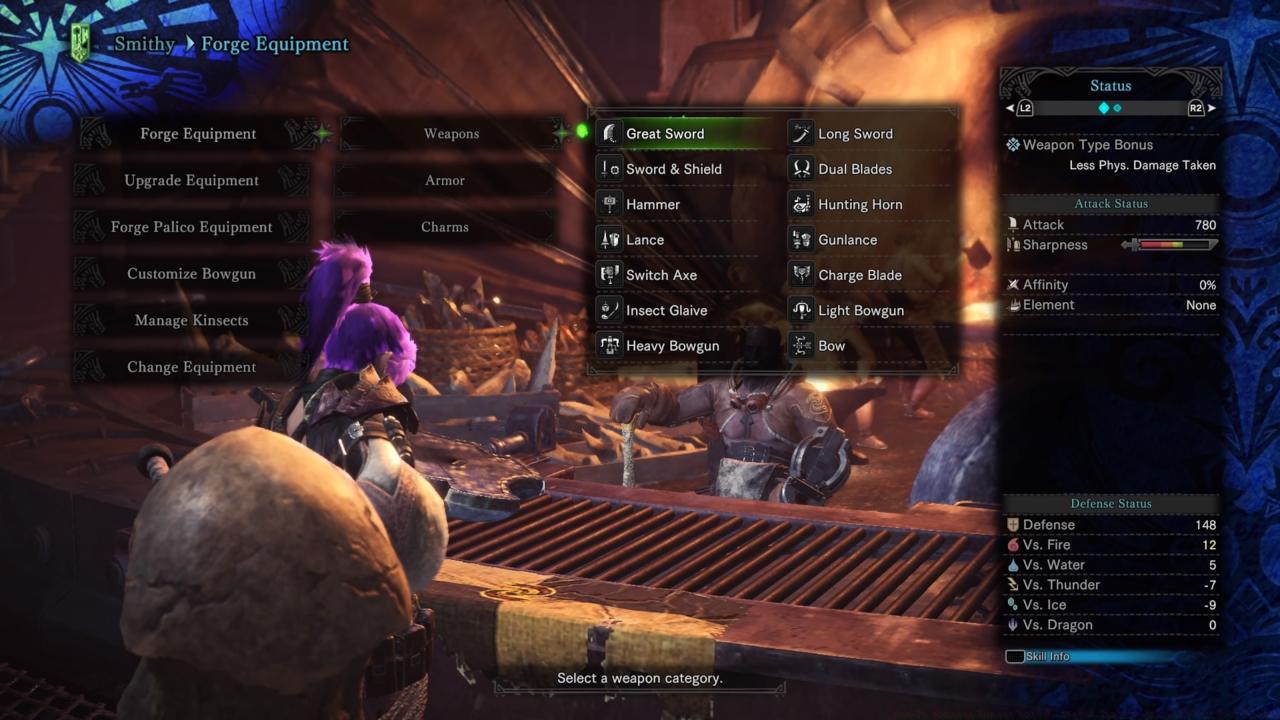The width and height of the screenshot is (1280, 720).
Task: Select the Hammer weapon icon
Action: coord(610,204)
